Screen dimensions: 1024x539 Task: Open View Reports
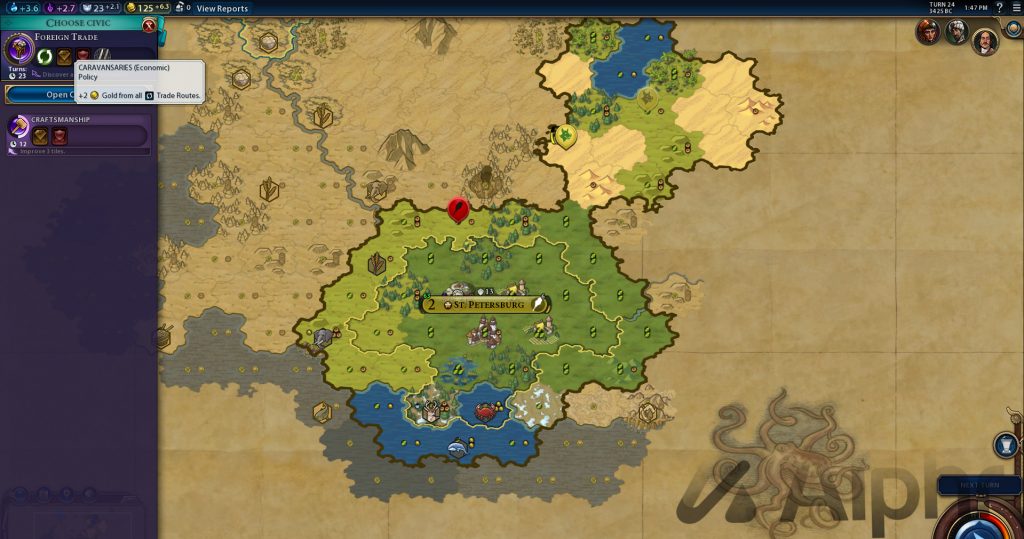(x=222, y=8)
